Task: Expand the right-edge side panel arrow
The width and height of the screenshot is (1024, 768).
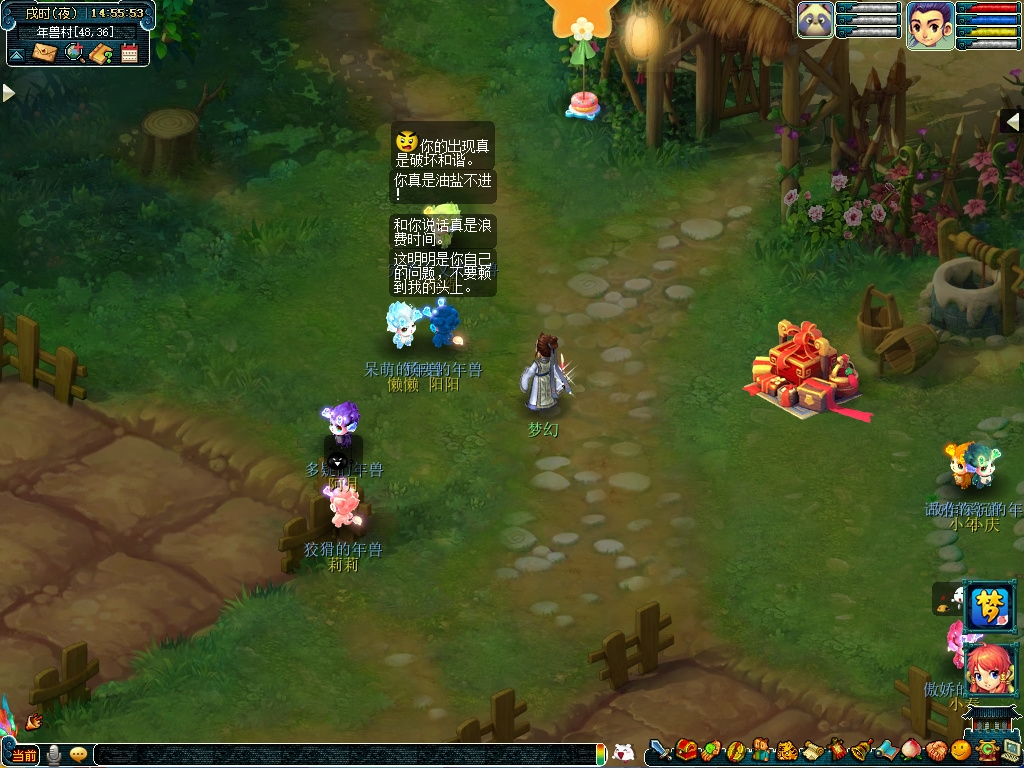Action: [1011, 121]
